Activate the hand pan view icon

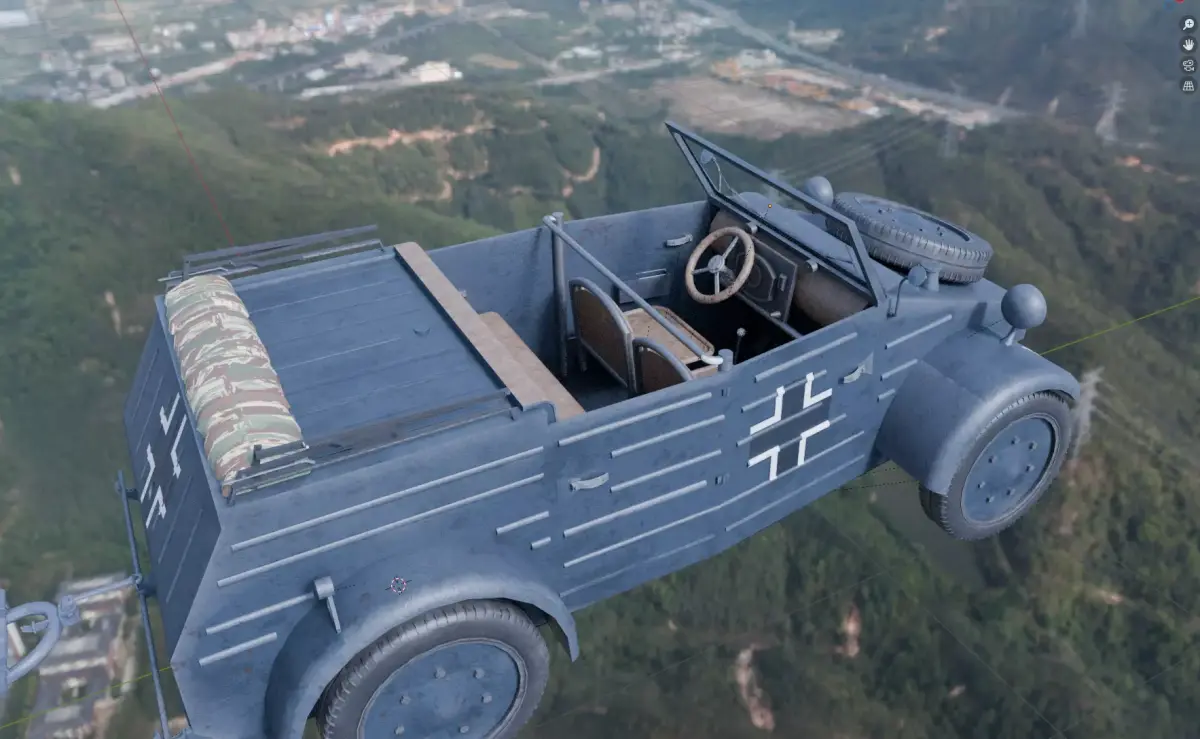[1188, 45]
